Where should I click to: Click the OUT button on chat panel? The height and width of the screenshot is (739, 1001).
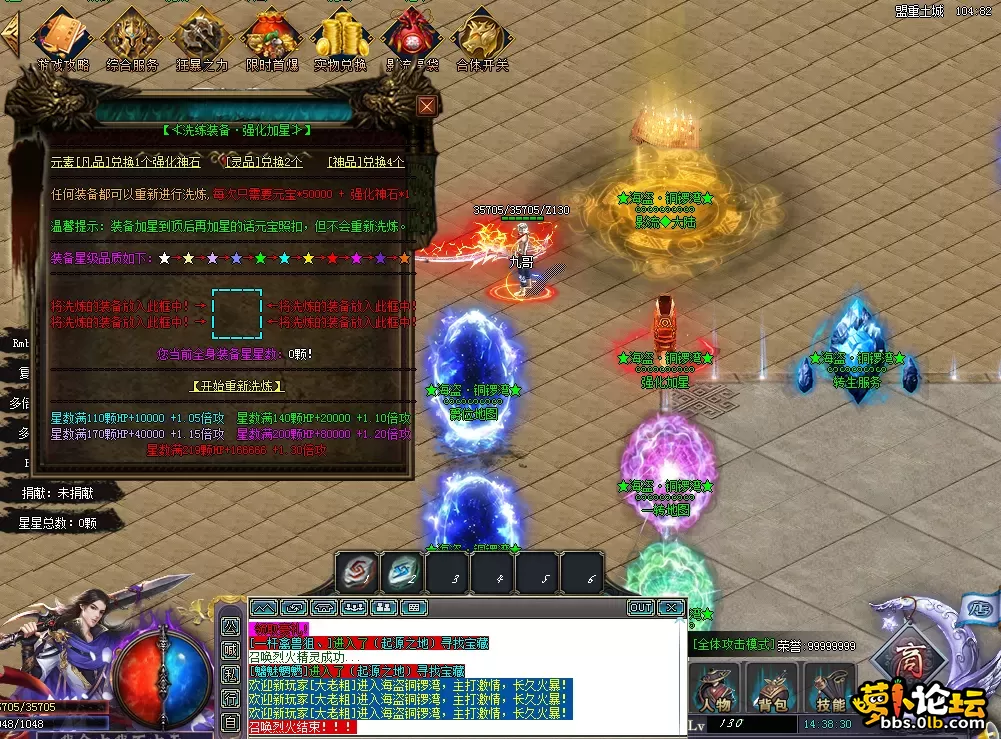(641, 607)
